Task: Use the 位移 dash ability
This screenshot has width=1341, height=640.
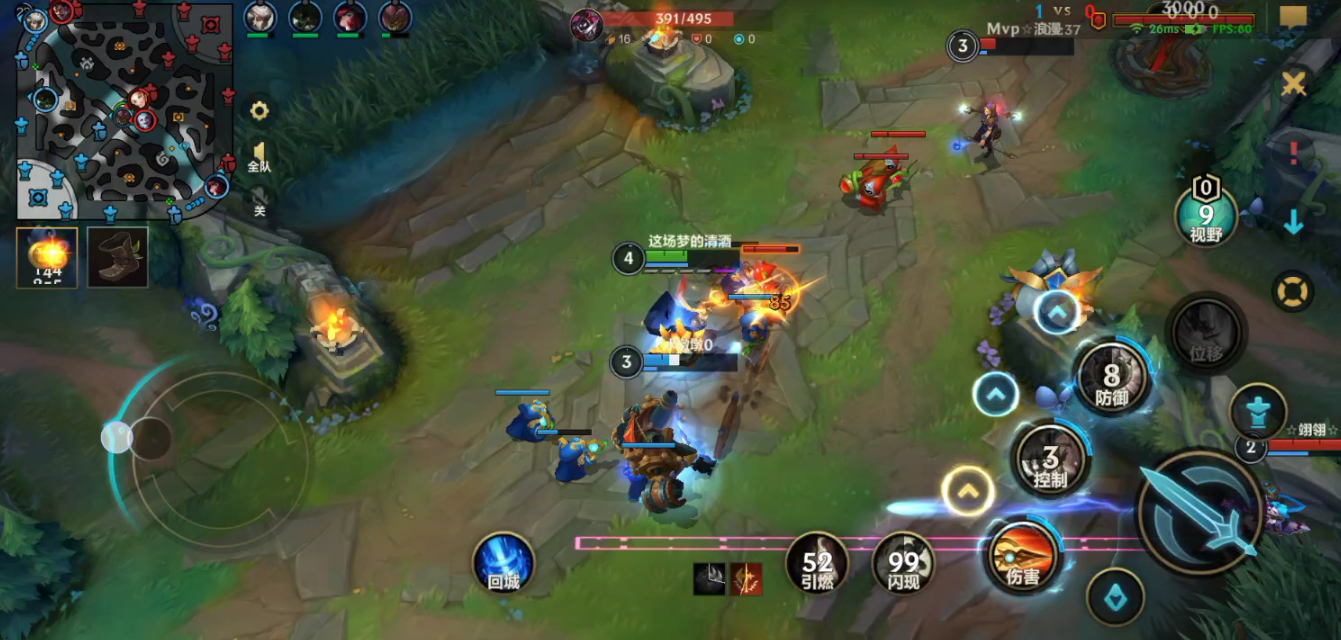Action: coord(1205,334)
